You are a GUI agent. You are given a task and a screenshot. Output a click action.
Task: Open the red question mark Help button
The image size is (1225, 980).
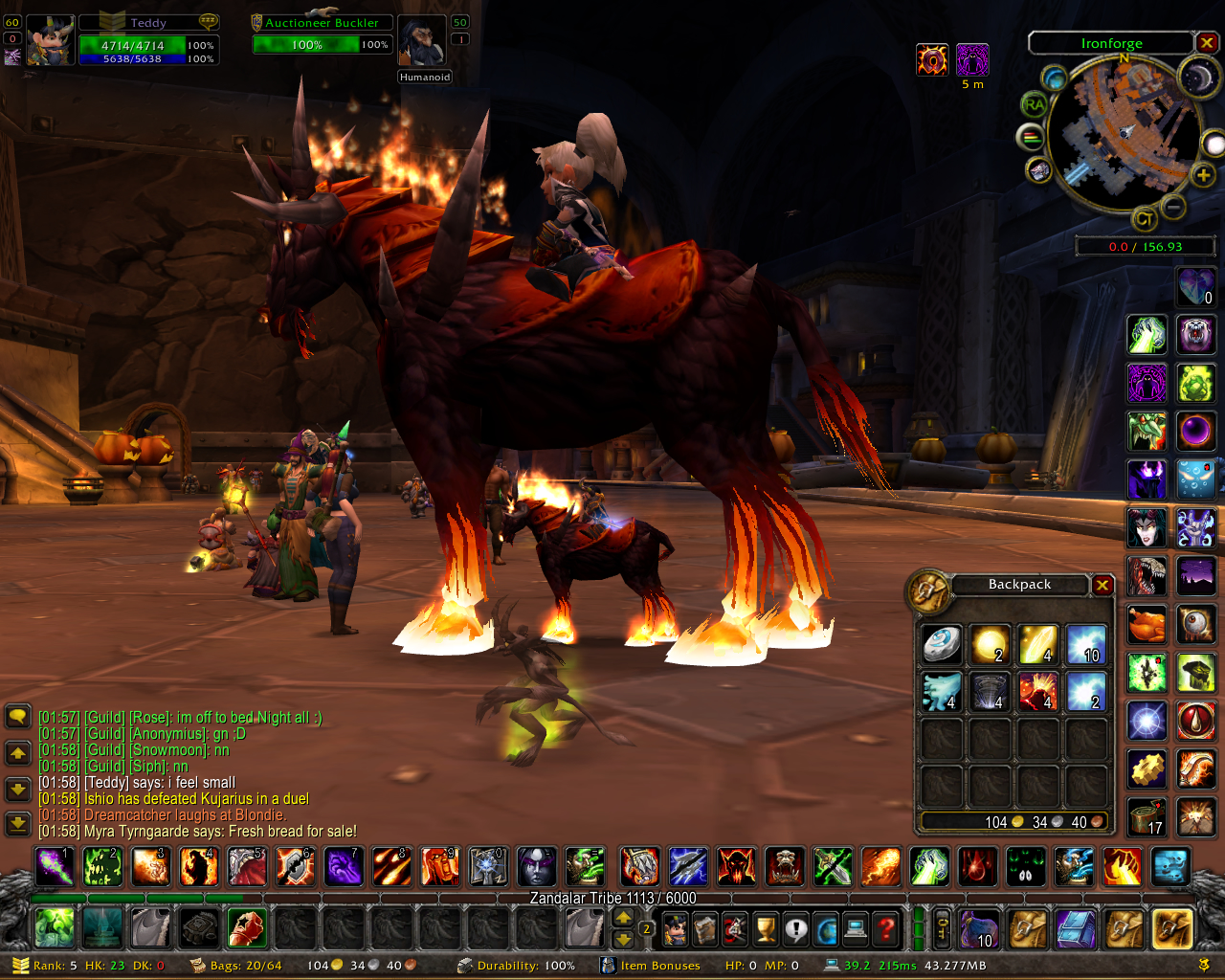tap(886, 927)
